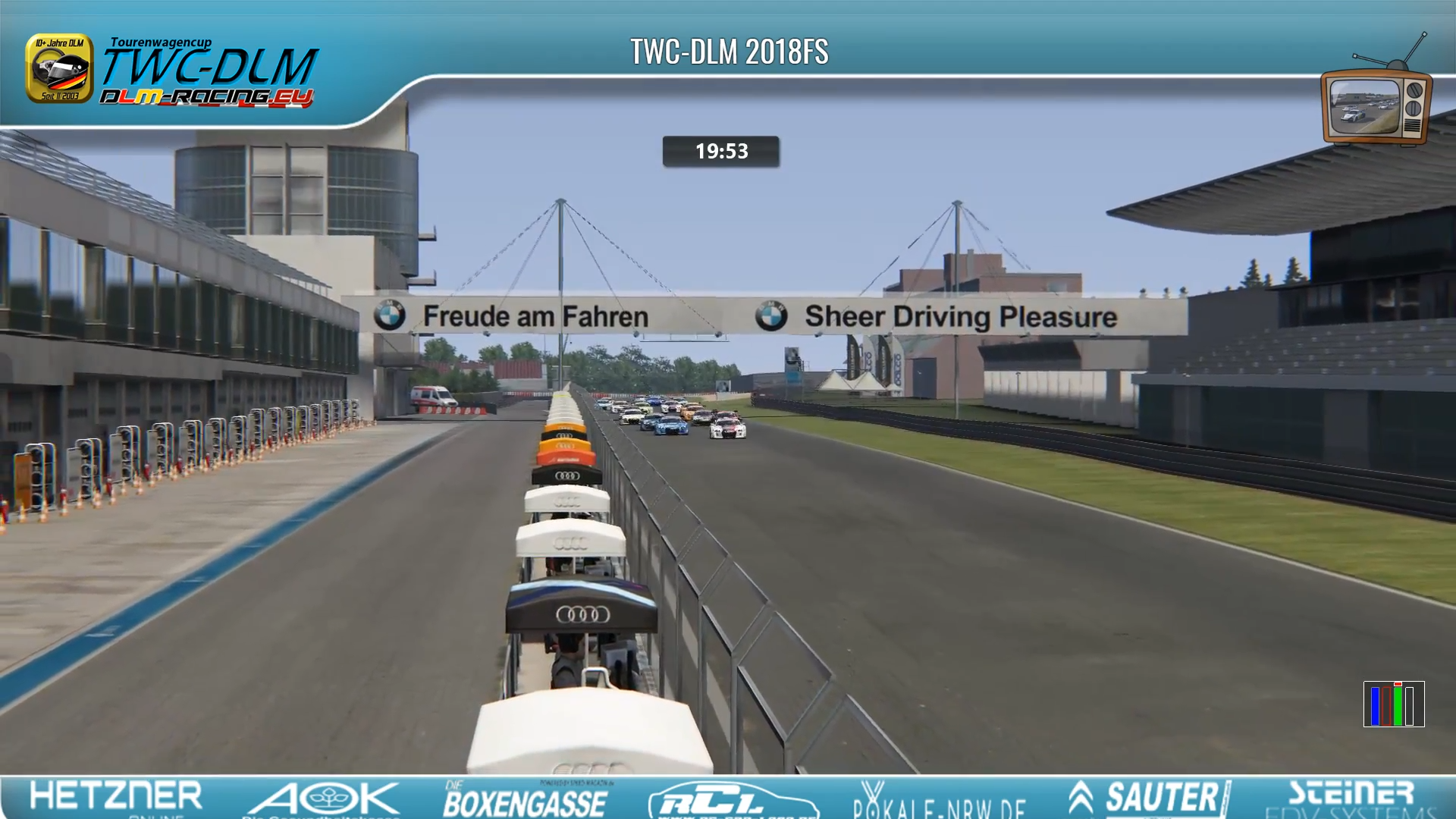Click the 10+ Jahre DLM helmet badge
The width and height of the screenshot is (1456, 819).
coord(59,68)
